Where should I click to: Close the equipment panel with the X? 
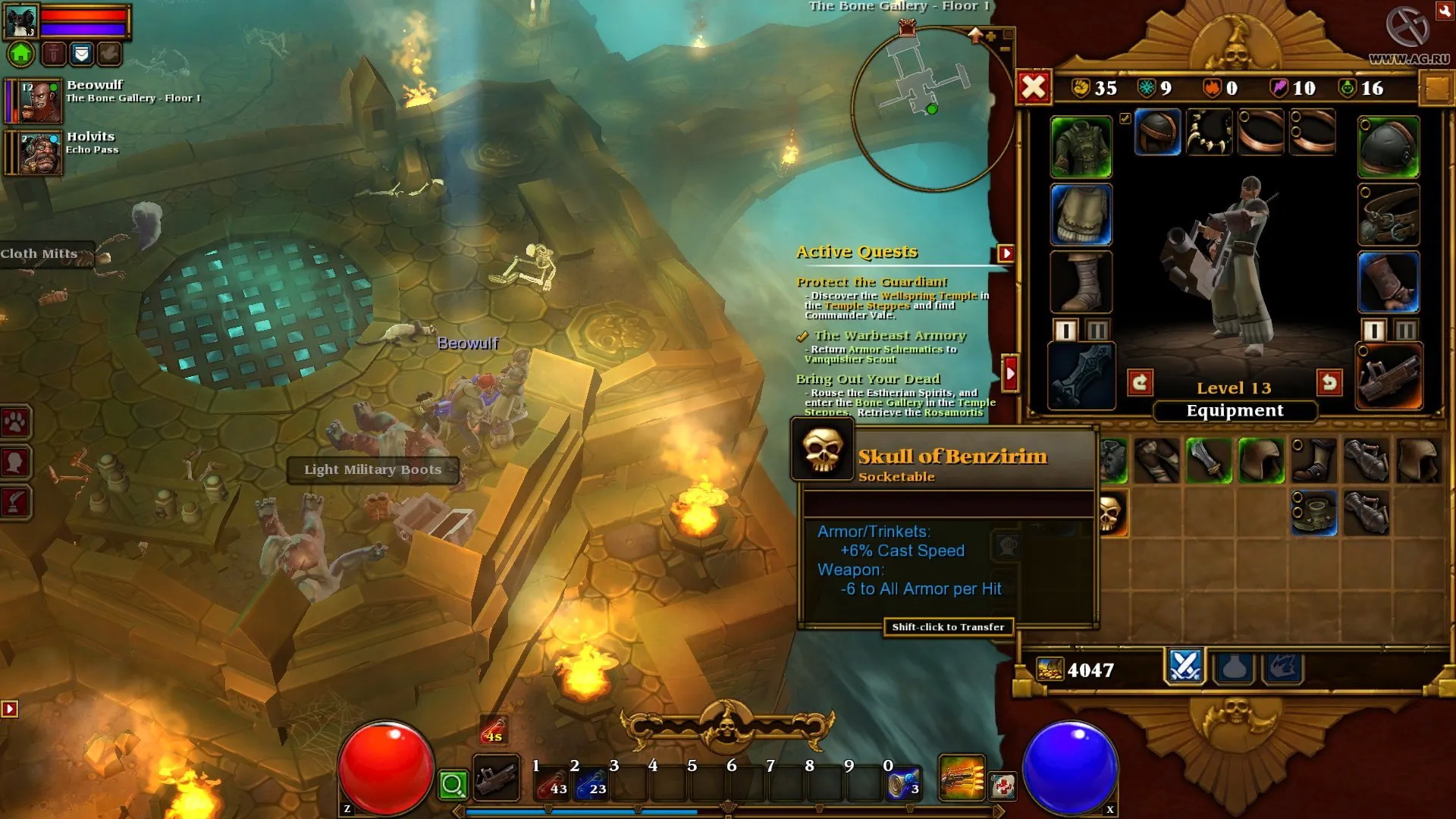tap(1034, 87)
